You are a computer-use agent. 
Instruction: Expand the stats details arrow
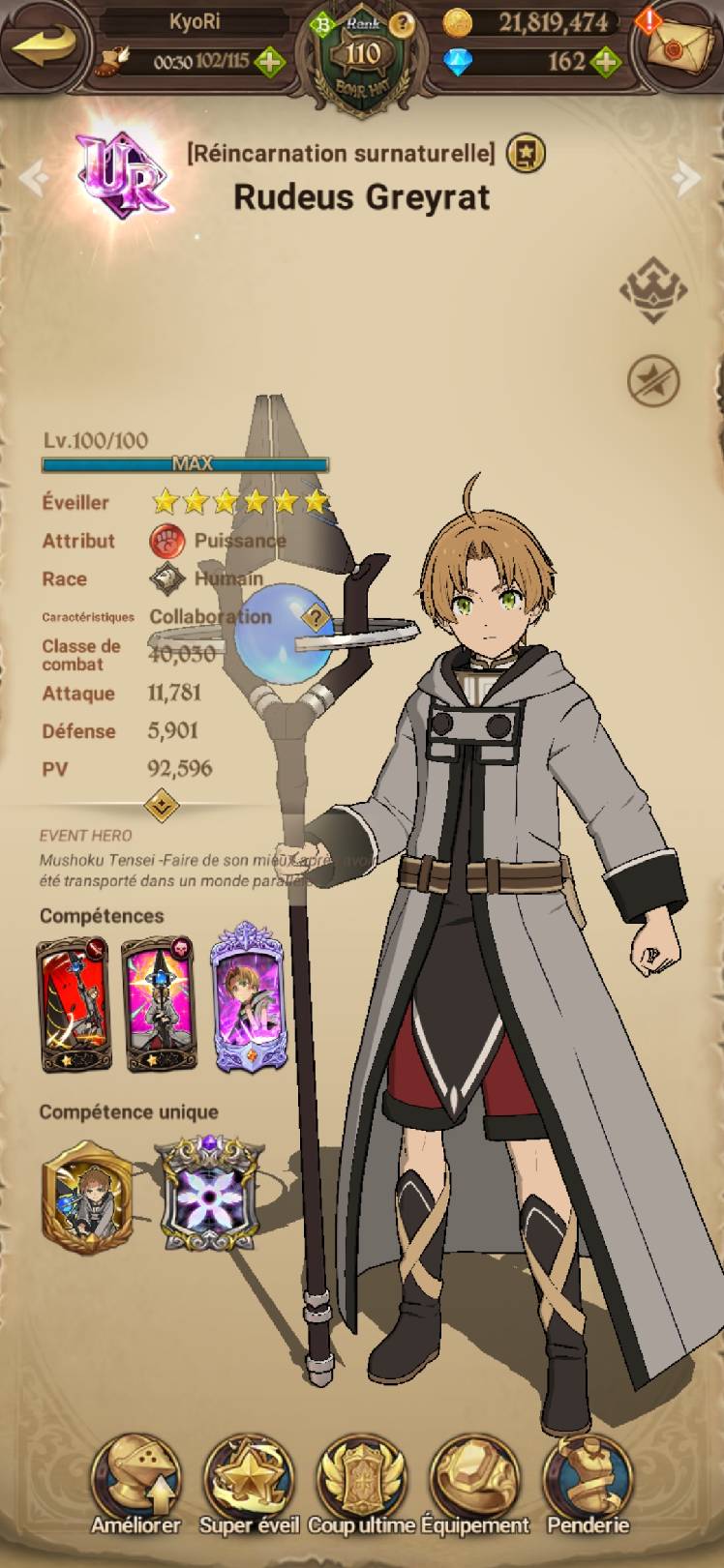point(161,804)
